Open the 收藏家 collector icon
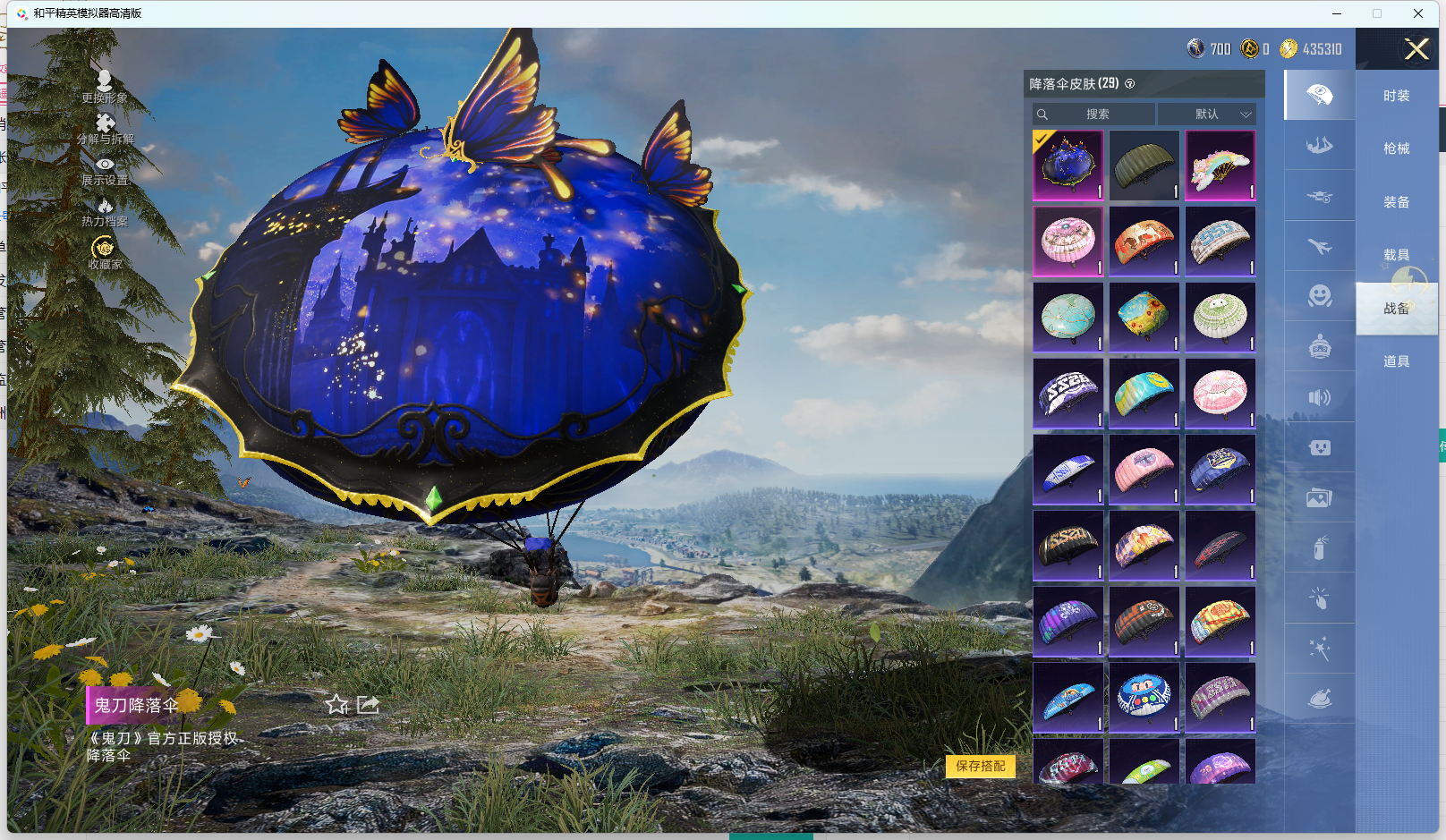Image resolution: width=1446 pixels, height=840 pixels. [105, 251]
